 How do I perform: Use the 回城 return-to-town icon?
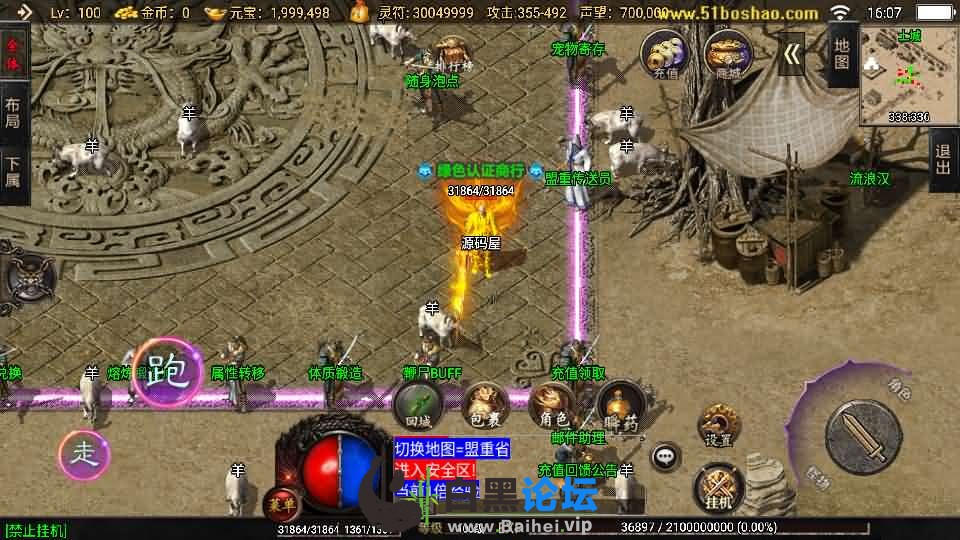418,407
